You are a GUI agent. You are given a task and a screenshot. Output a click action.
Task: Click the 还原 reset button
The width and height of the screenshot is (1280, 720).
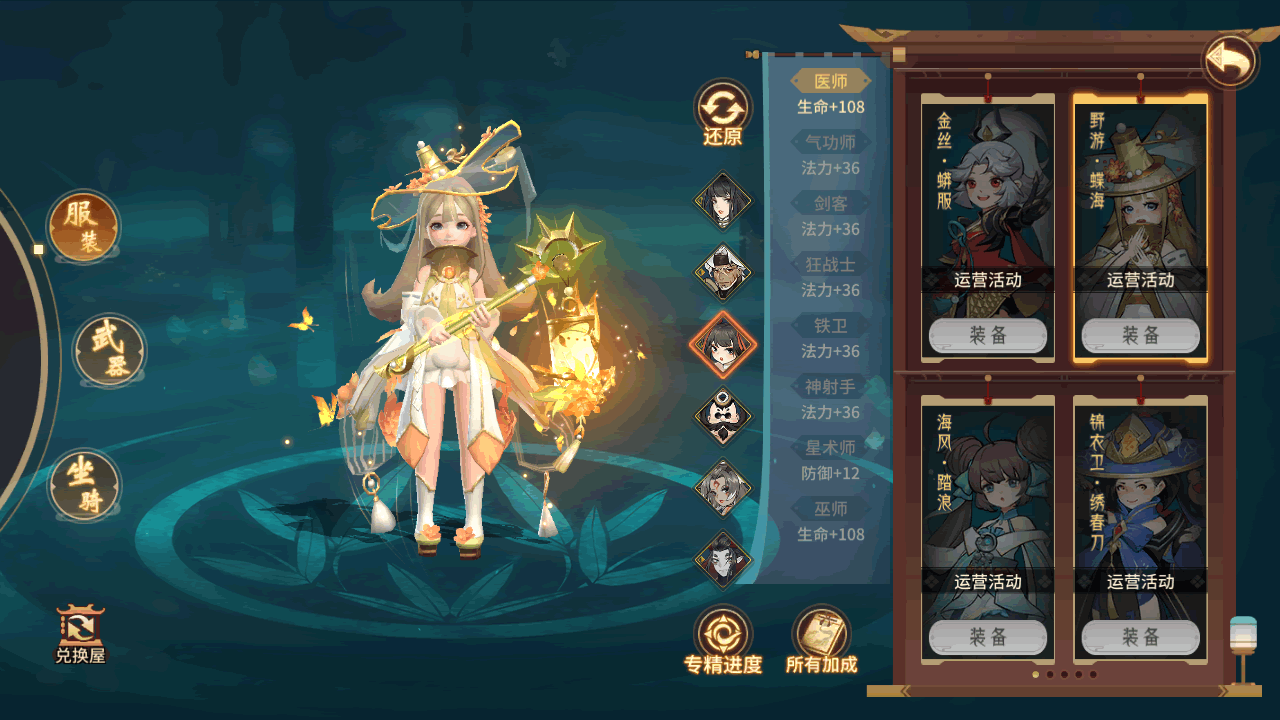(722, 112)
